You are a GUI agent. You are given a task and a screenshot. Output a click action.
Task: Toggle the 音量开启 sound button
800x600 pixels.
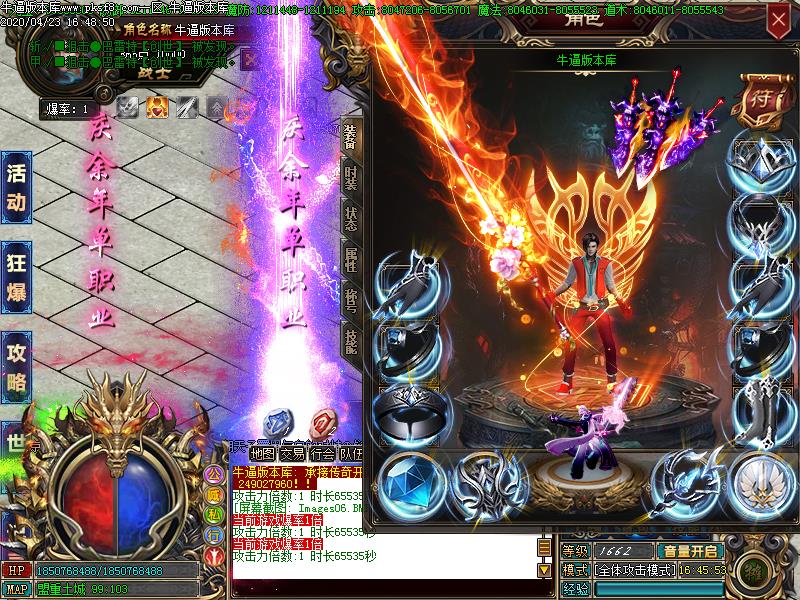pos(689,551)
